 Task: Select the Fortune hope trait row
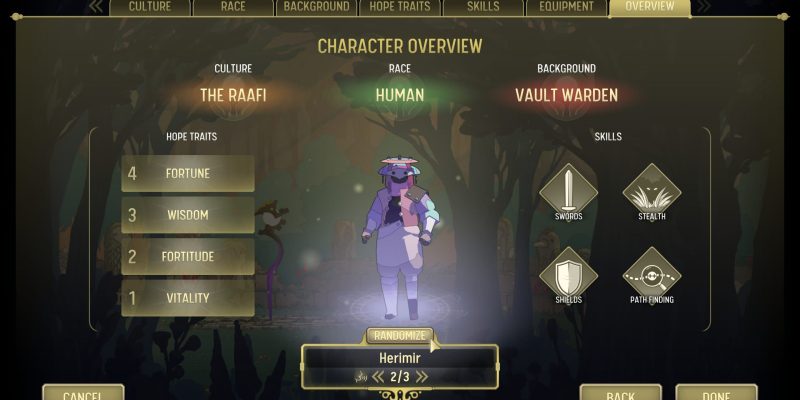pyautogui.click(x=188, y=173)
